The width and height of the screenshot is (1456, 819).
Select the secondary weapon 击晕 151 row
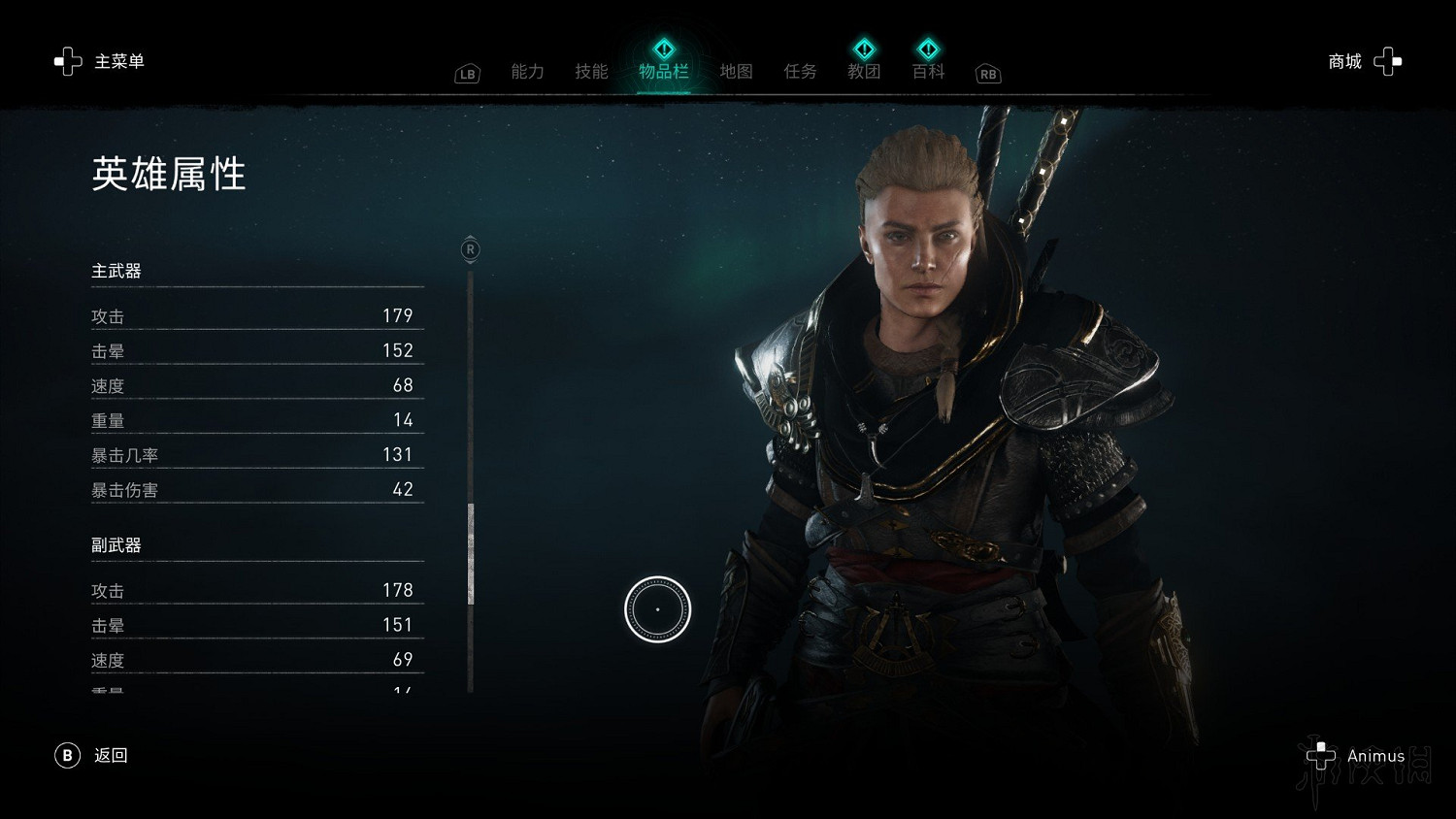pyautogui.click(x=256, y=625)
